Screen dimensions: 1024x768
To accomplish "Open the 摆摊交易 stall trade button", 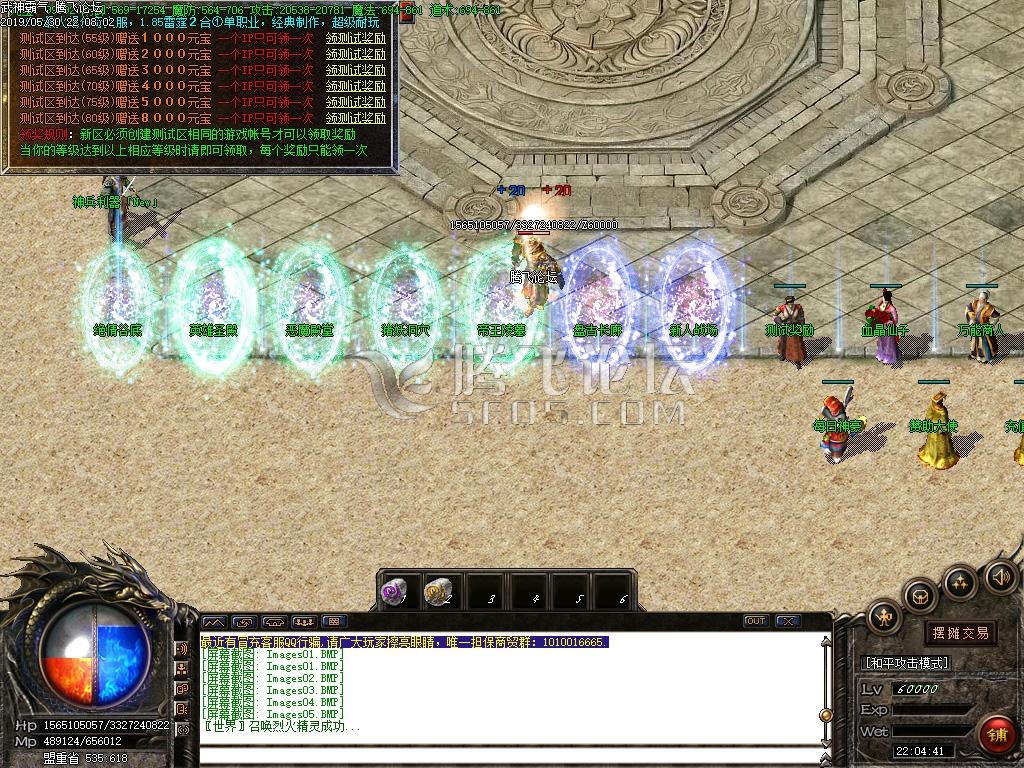I will pos(959,633).
